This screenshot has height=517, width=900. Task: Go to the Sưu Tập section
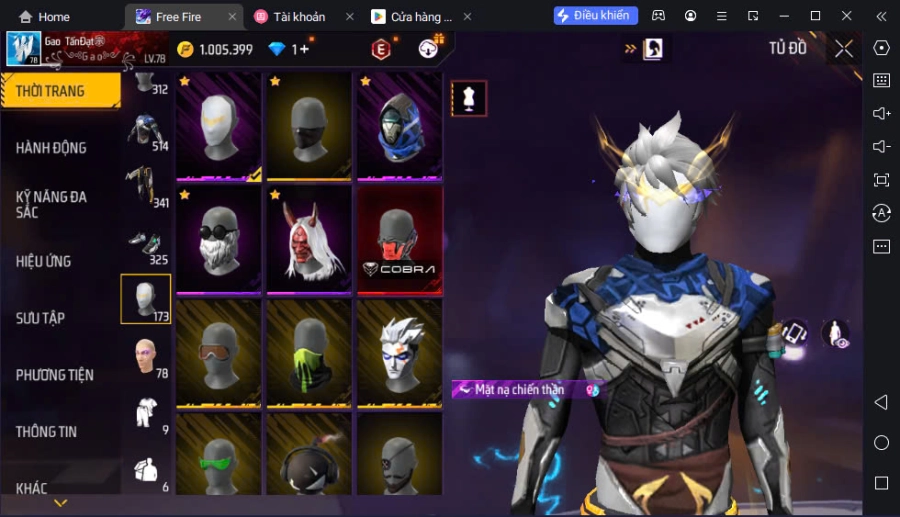tap(41, 318)
